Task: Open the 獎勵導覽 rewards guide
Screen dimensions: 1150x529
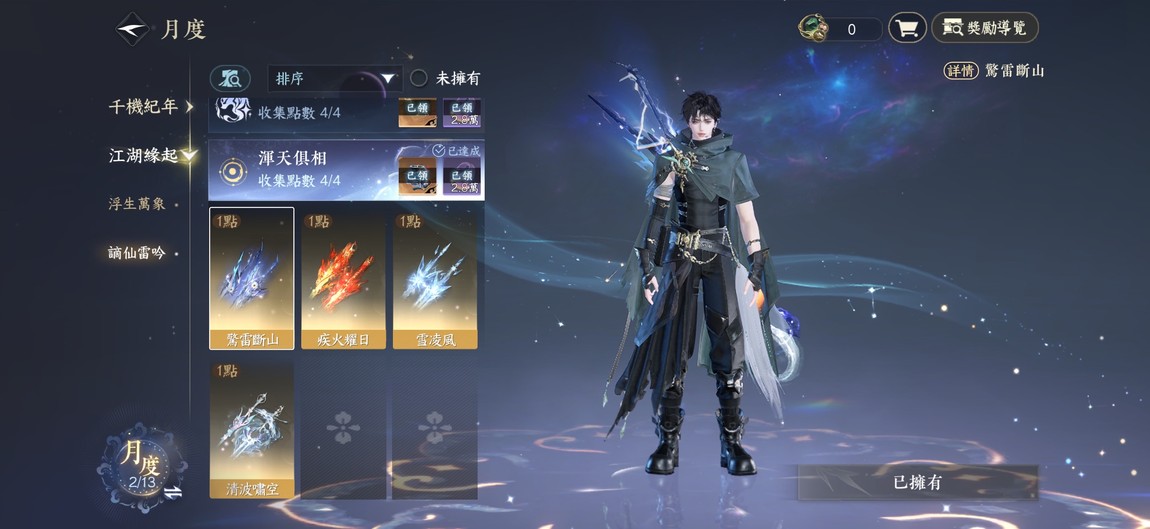Action: coord(985,28)
